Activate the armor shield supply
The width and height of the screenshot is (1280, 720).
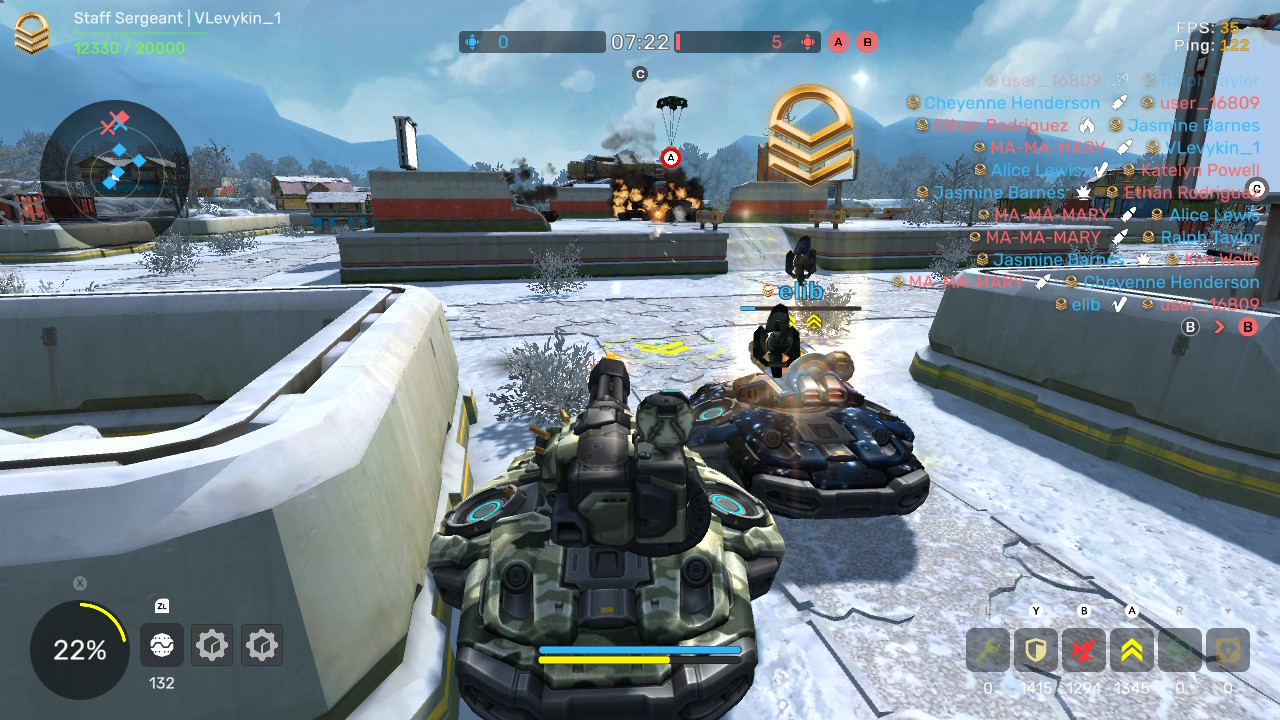[x=1034, y=649]
